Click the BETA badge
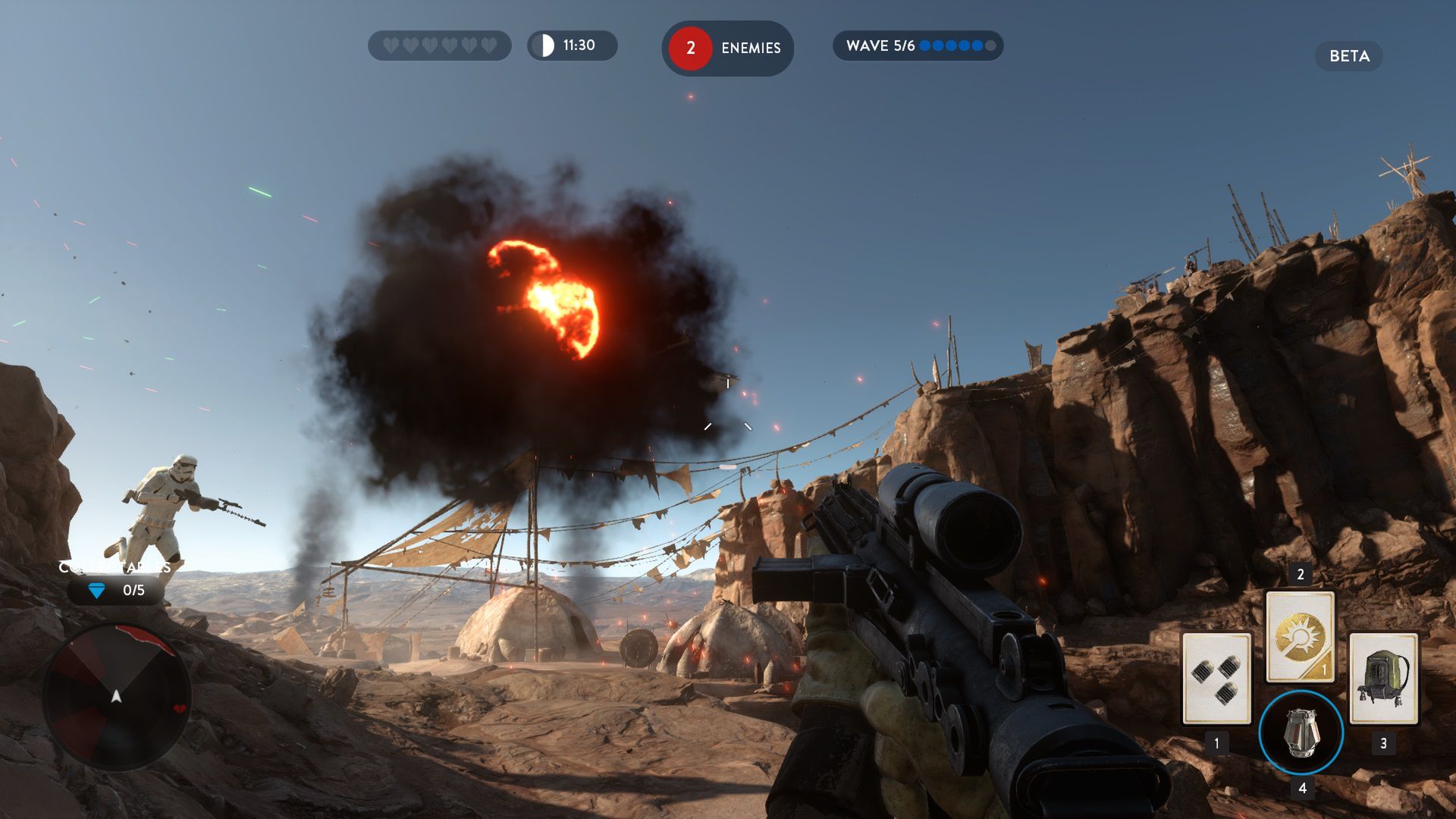1456x819 pixels. click(1348, 56)
